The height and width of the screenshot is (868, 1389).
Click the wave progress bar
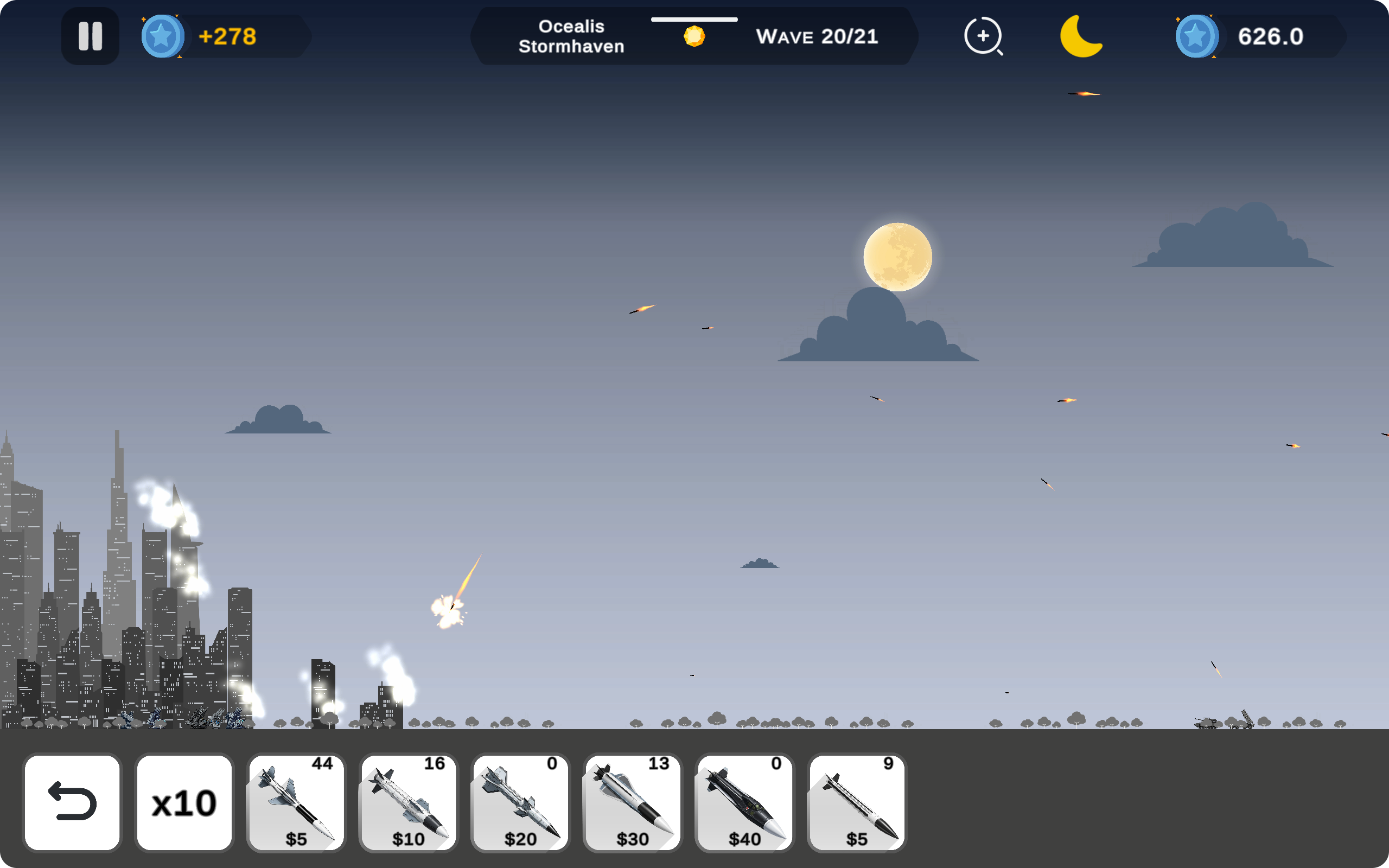(694, 19)
